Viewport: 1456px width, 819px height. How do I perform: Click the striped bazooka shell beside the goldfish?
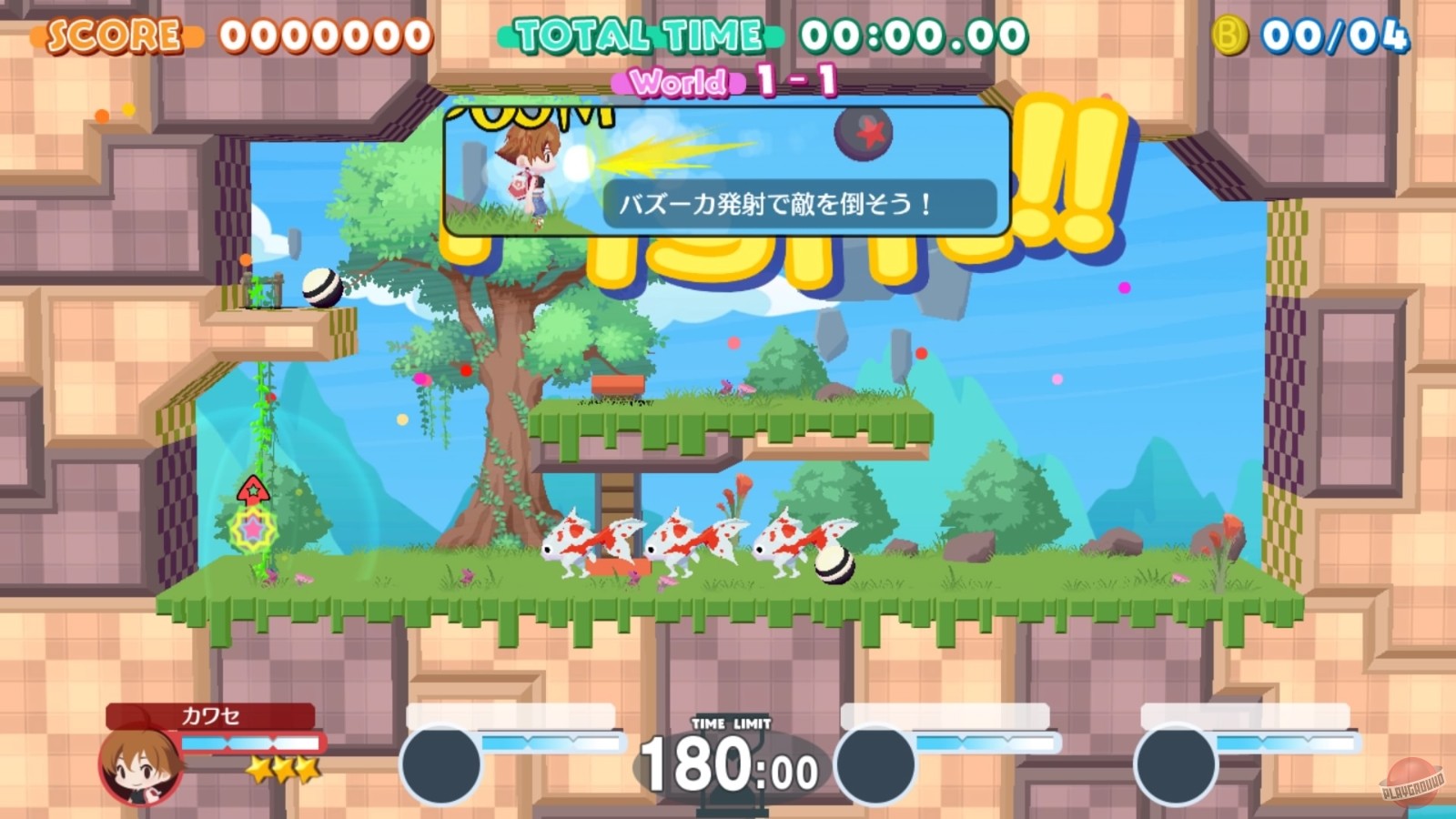pyautogui.click(x=834, y=564)
